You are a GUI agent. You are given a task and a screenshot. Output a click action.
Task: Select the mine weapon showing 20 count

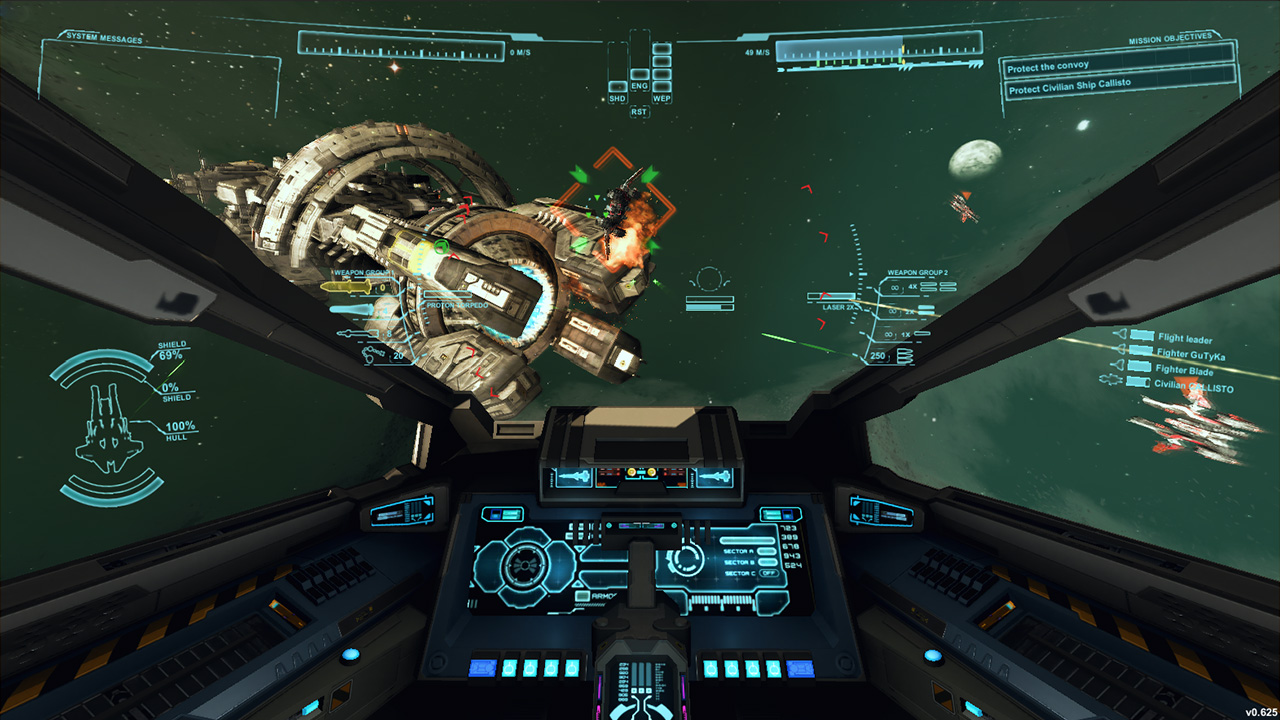[x=373, y=354]
